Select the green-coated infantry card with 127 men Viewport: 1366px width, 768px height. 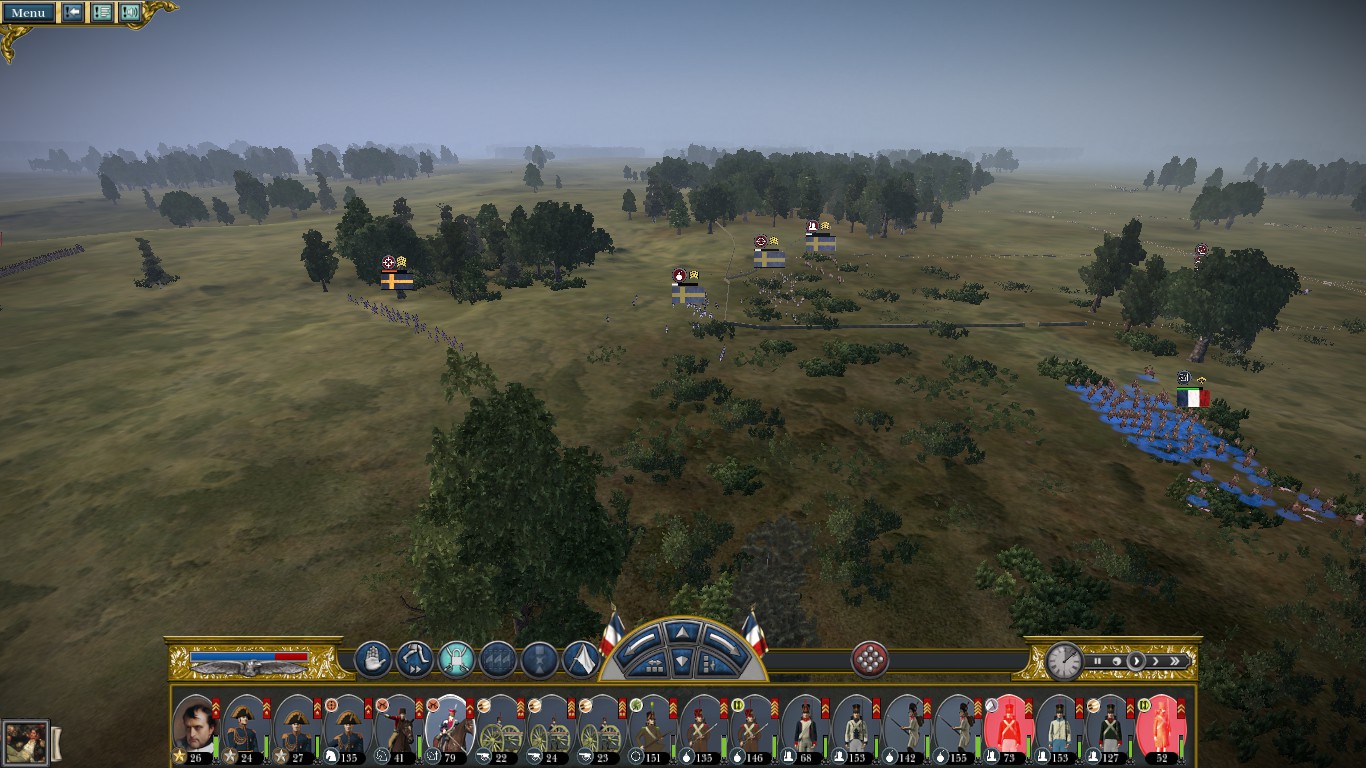pos(1109,728)
